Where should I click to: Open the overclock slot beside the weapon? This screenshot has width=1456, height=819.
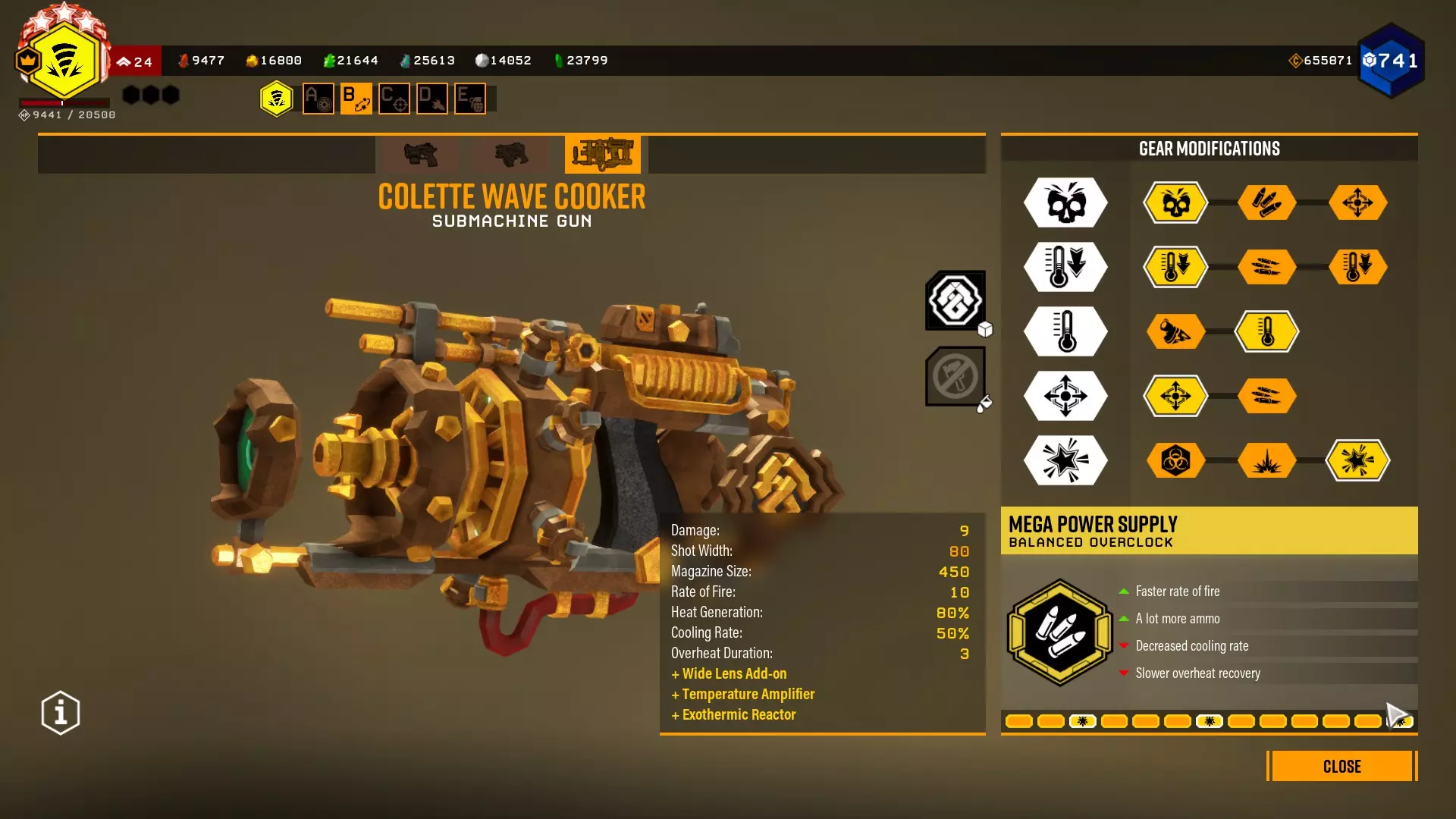(955, 300)
